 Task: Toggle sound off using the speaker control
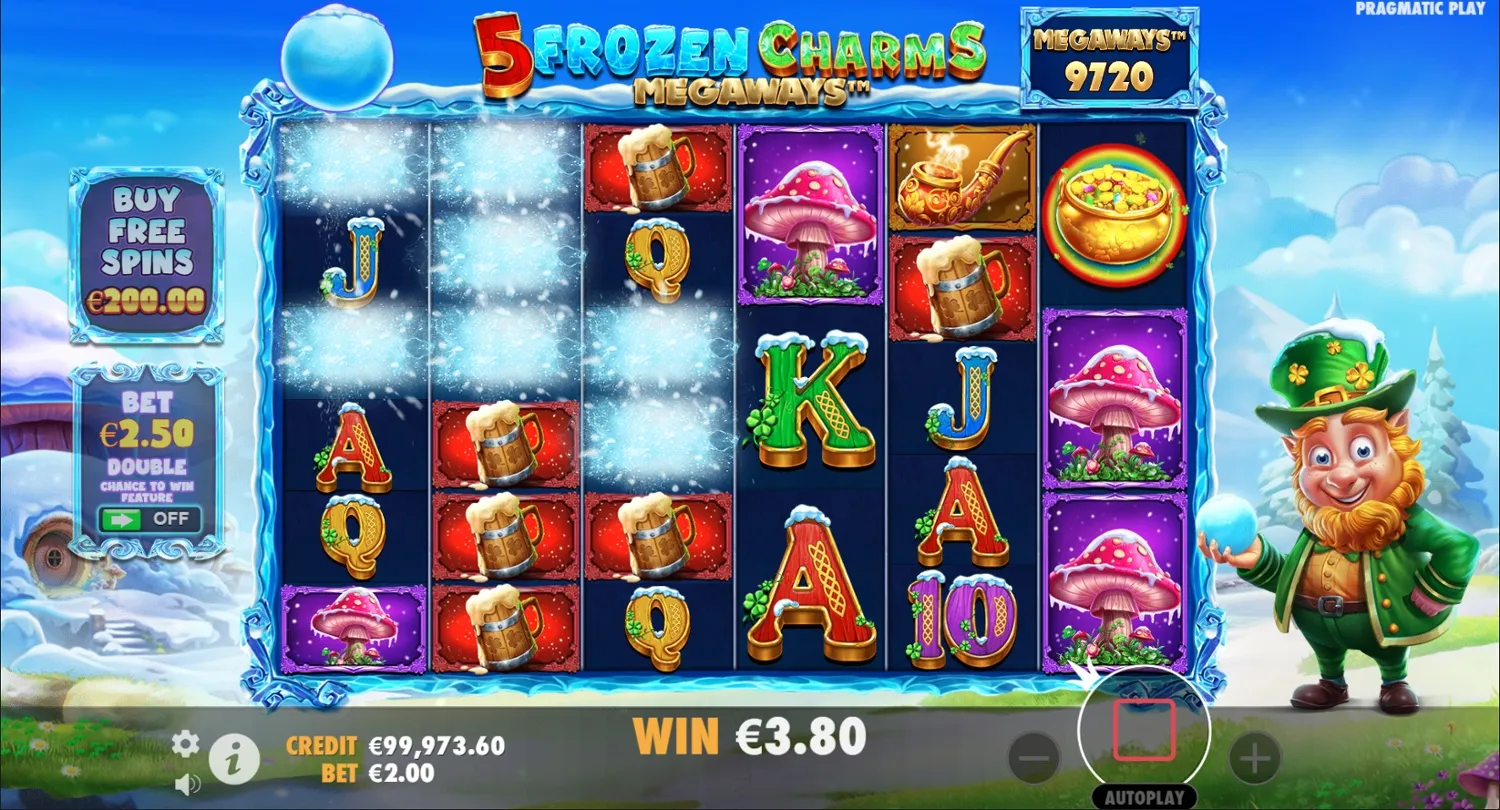(x=185, y=784)
